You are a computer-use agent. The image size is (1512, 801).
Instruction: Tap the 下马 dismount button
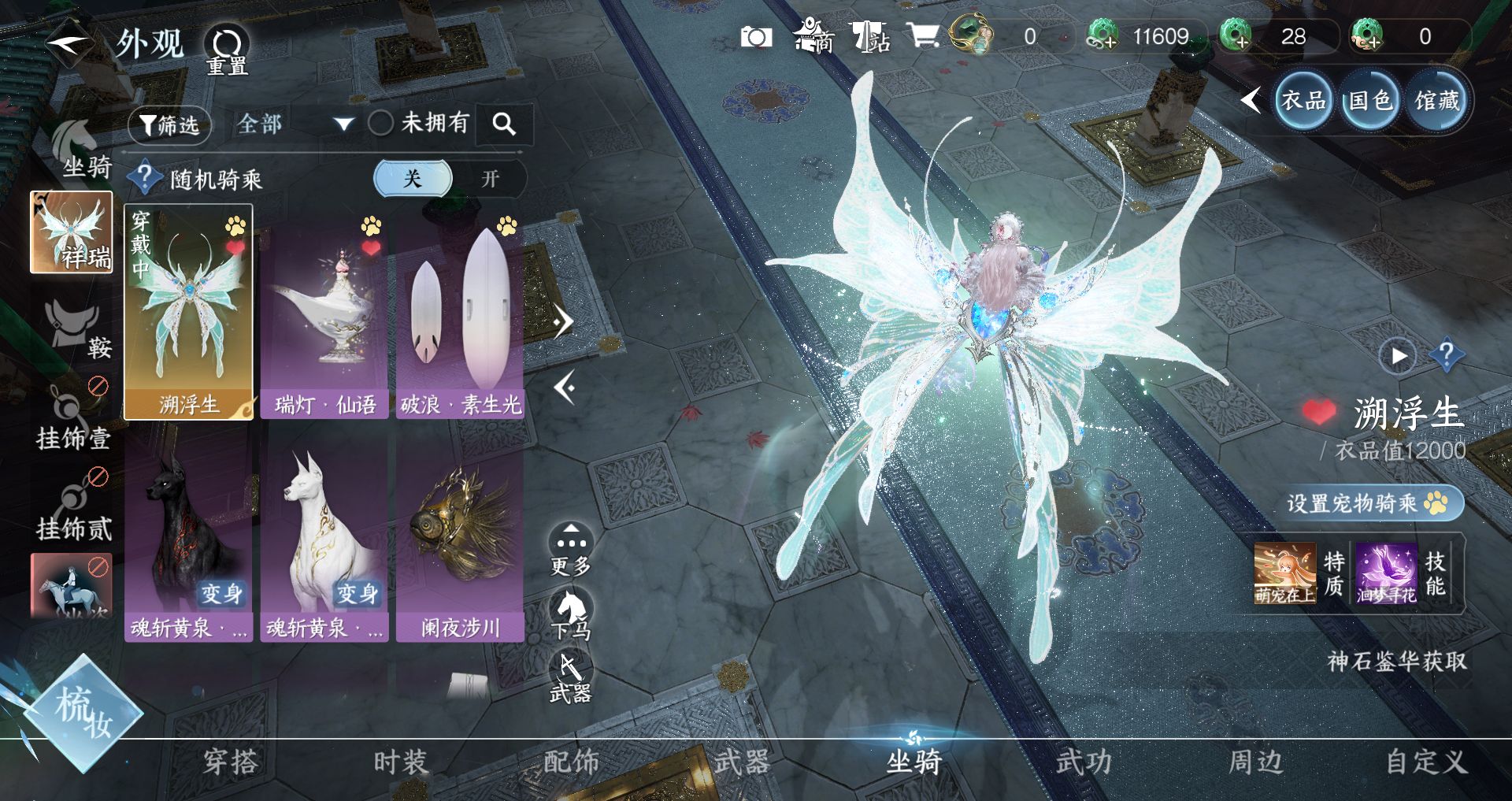pos(571,614)
